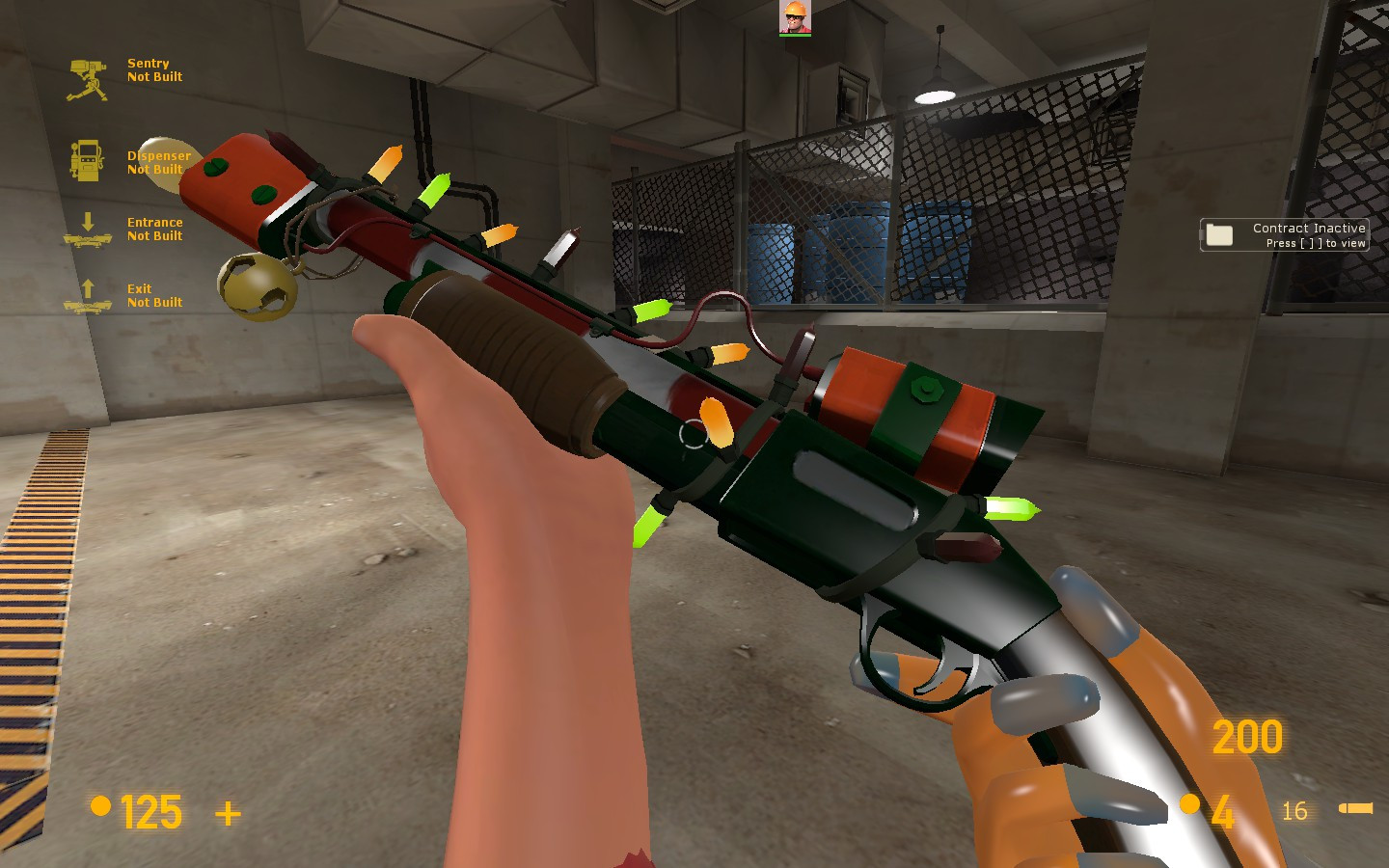The image size is (1389, 868).
Task: Click the reserve ammo number 16
Action: [x=1294, y=811]
